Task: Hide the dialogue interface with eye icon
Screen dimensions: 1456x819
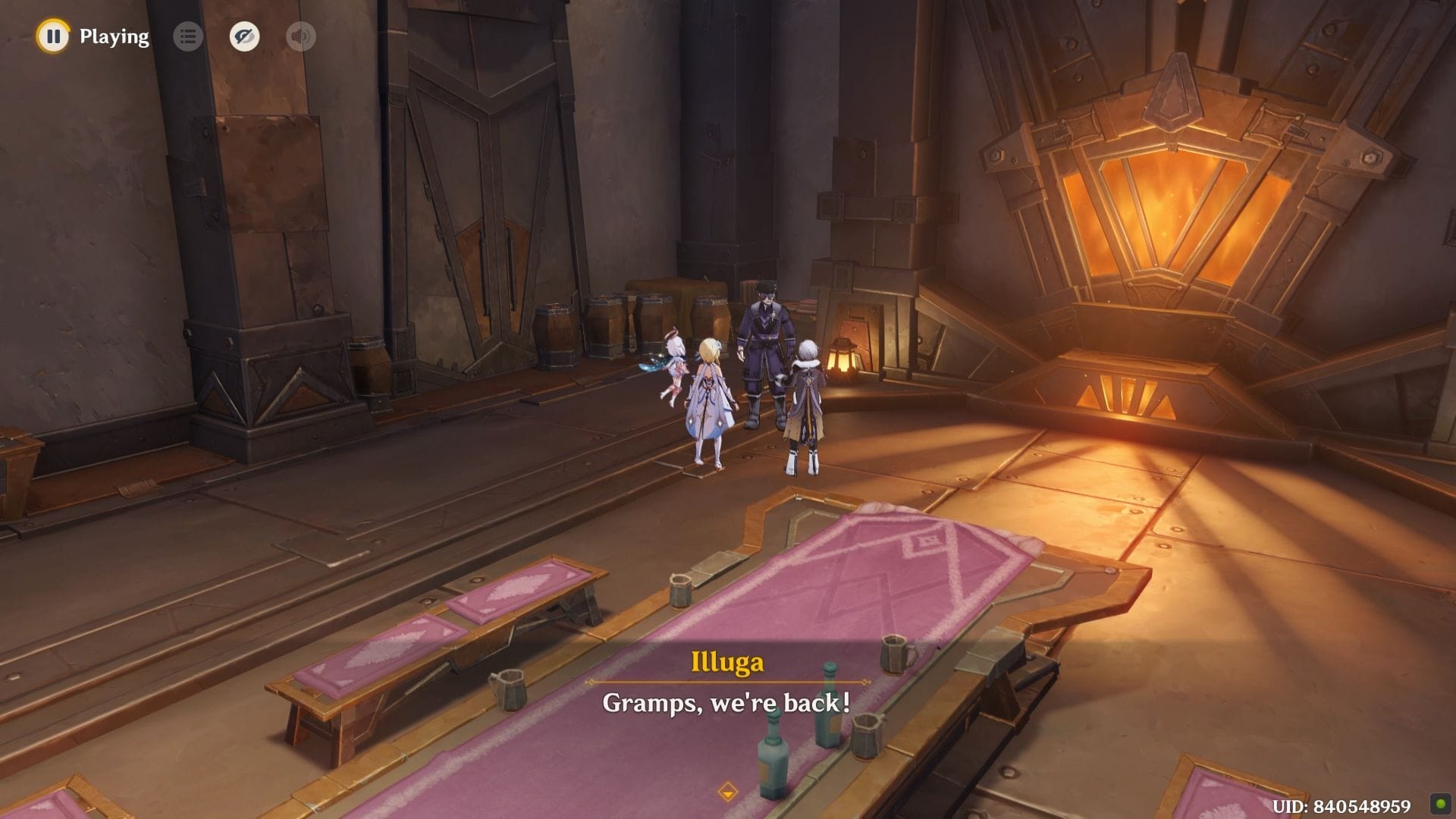Action: pos(244,36)
